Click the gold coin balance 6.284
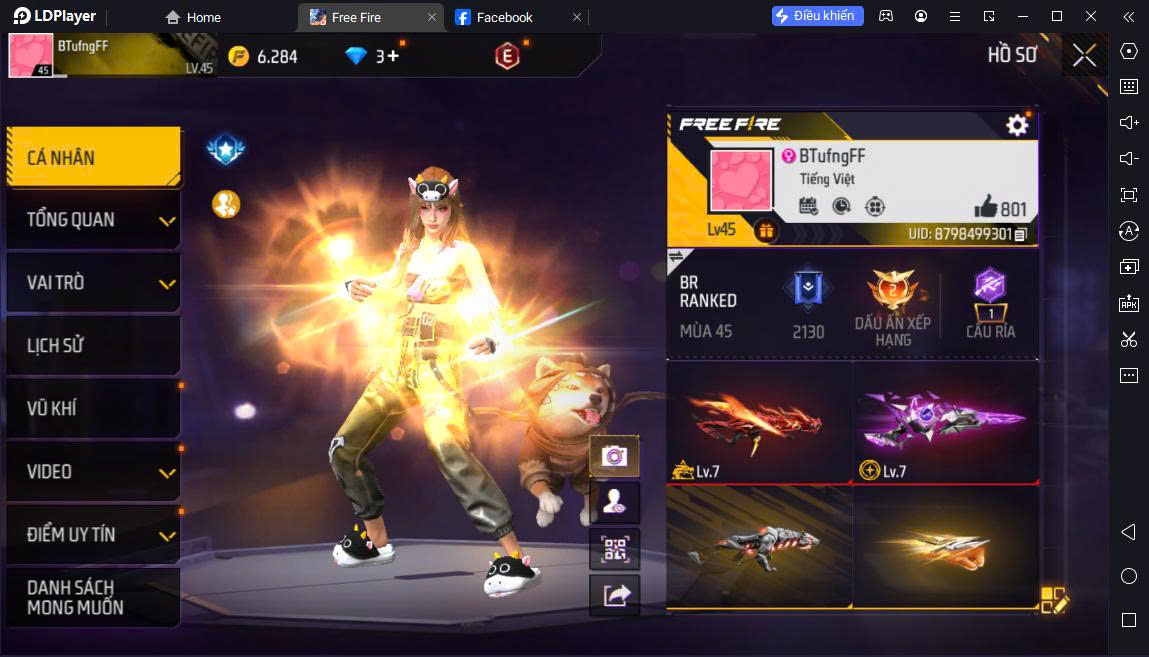This screenshot has width=1149, height=657. [x=263, y=57]
